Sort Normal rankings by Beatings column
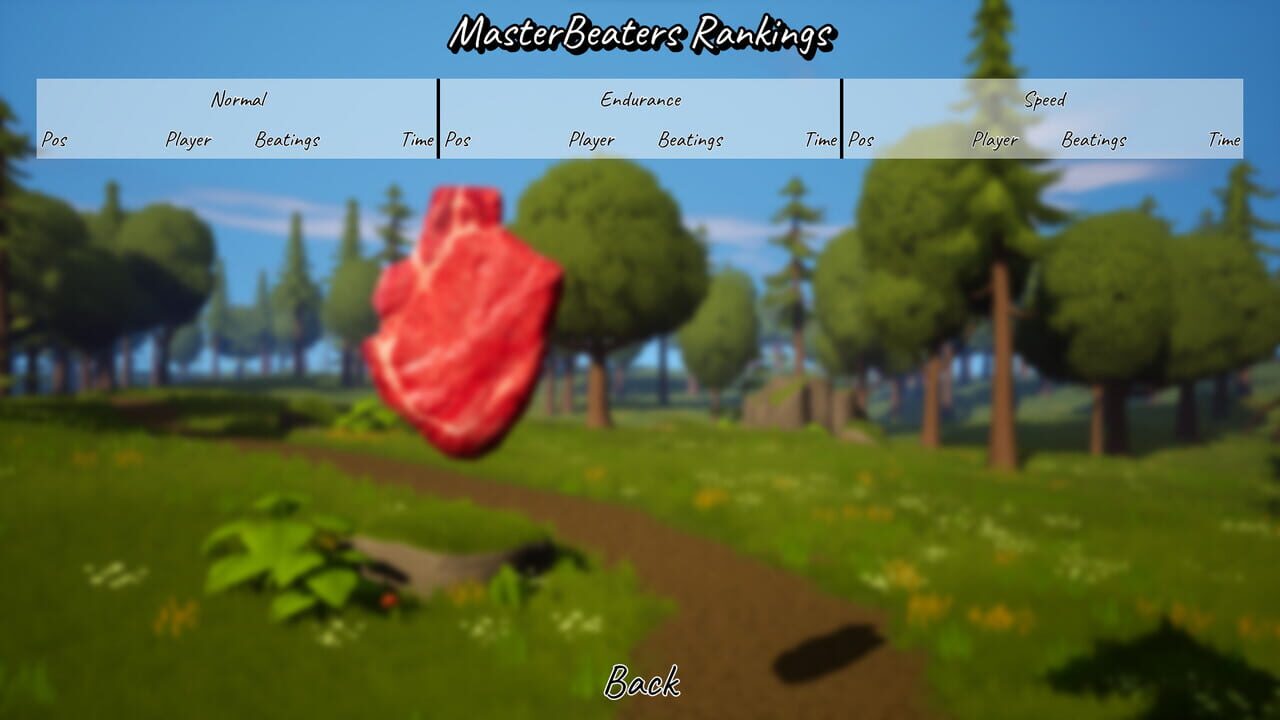This screenshot has width=1280, height=720. coord(290,141)
